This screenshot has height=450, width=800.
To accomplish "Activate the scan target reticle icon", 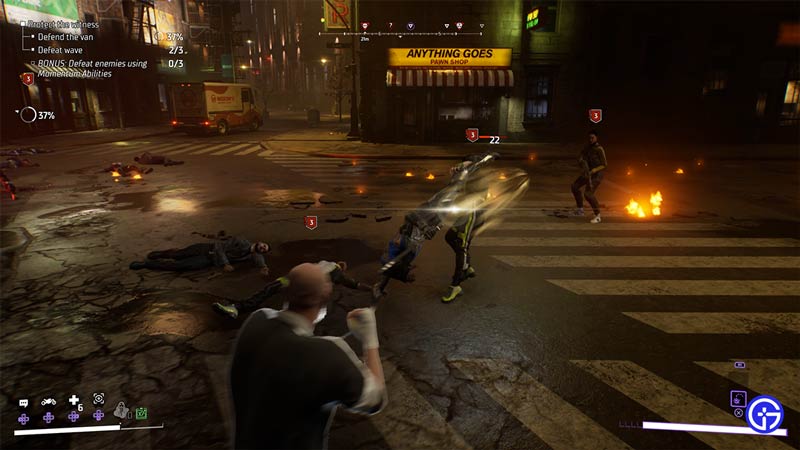I will [98, 399].
